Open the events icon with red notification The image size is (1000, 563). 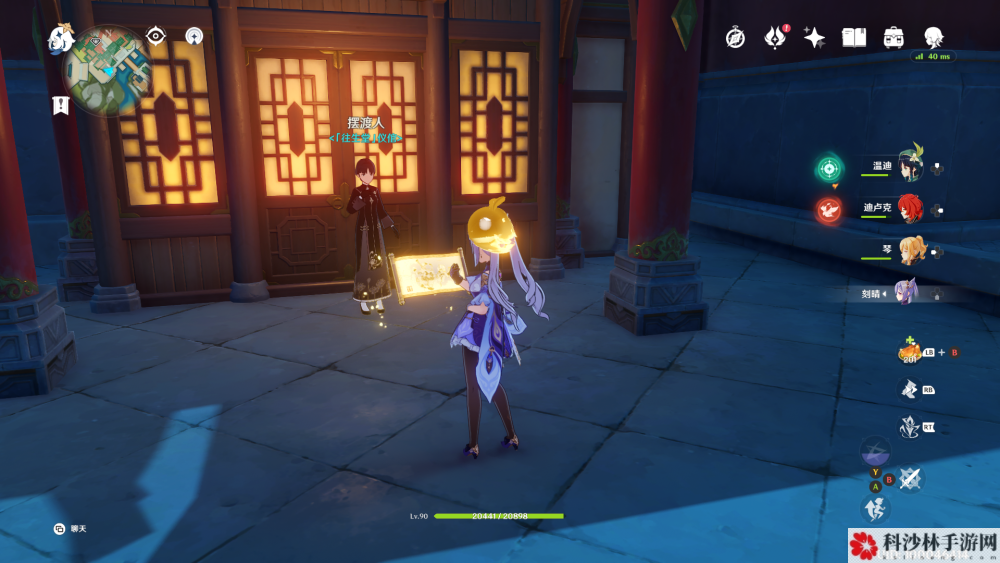(775, 38)
